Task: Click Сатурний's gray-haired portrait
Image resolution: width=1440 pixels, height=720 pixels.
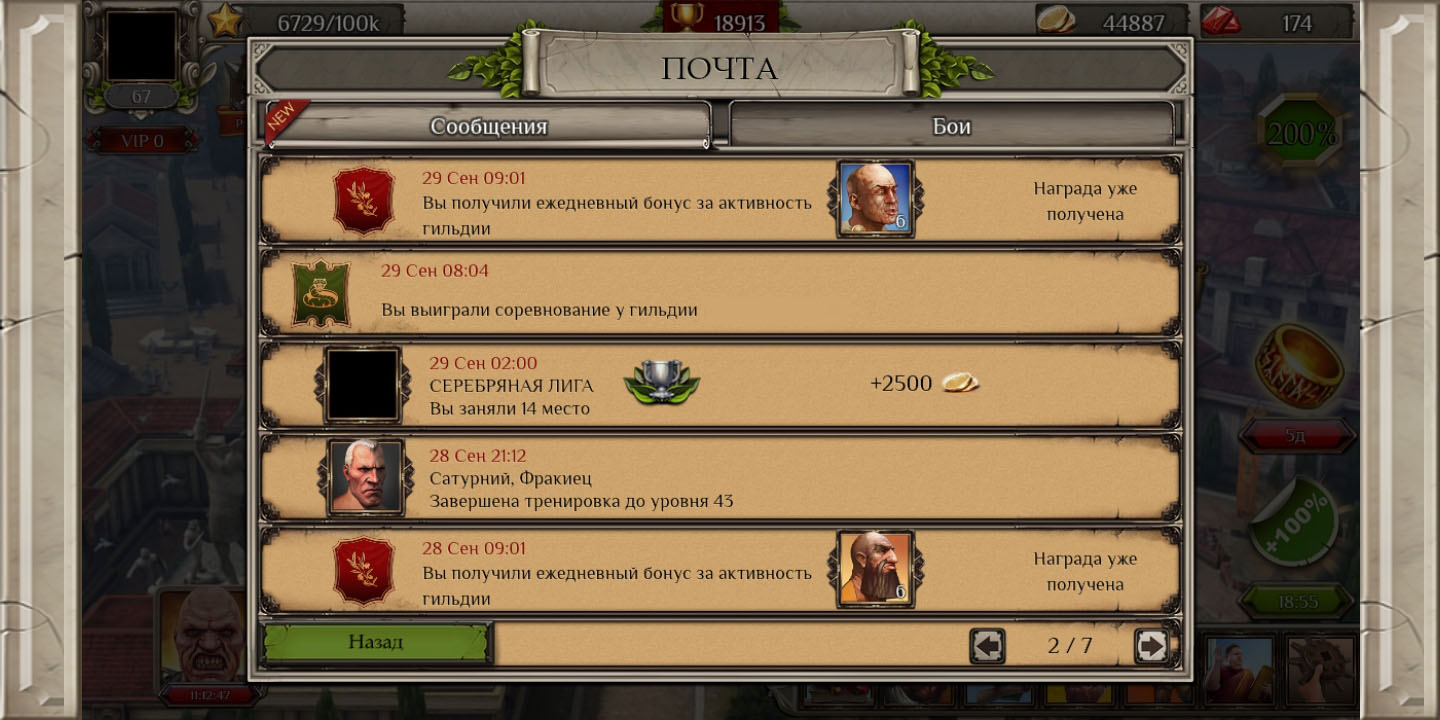Action: click(365, 477)
